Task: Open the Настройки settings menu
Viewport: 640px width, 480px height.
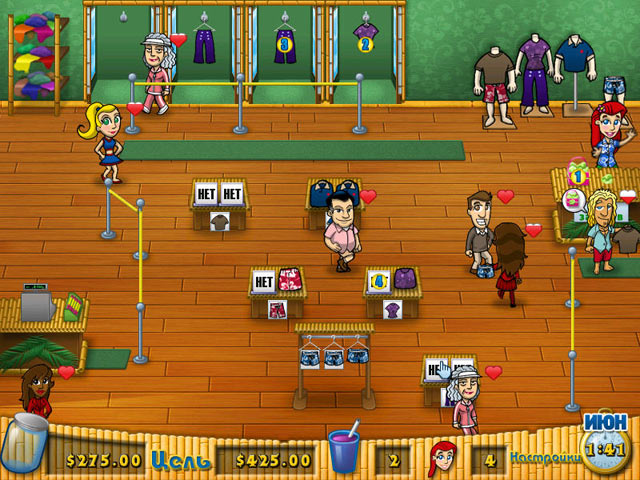Action: [x=543, y=459]
